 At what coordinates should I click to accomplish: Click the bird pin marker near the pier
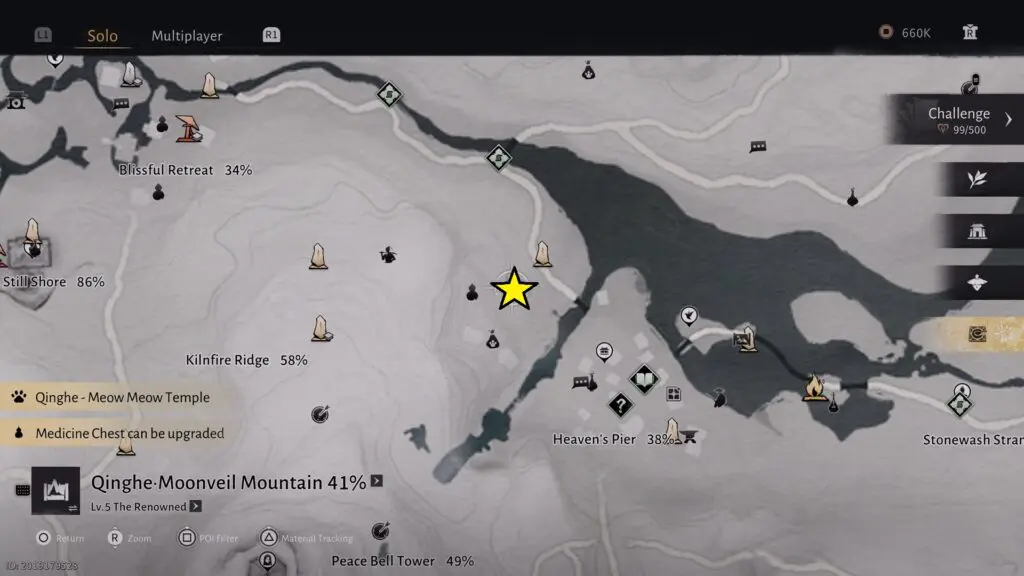(x=689, y=317)
